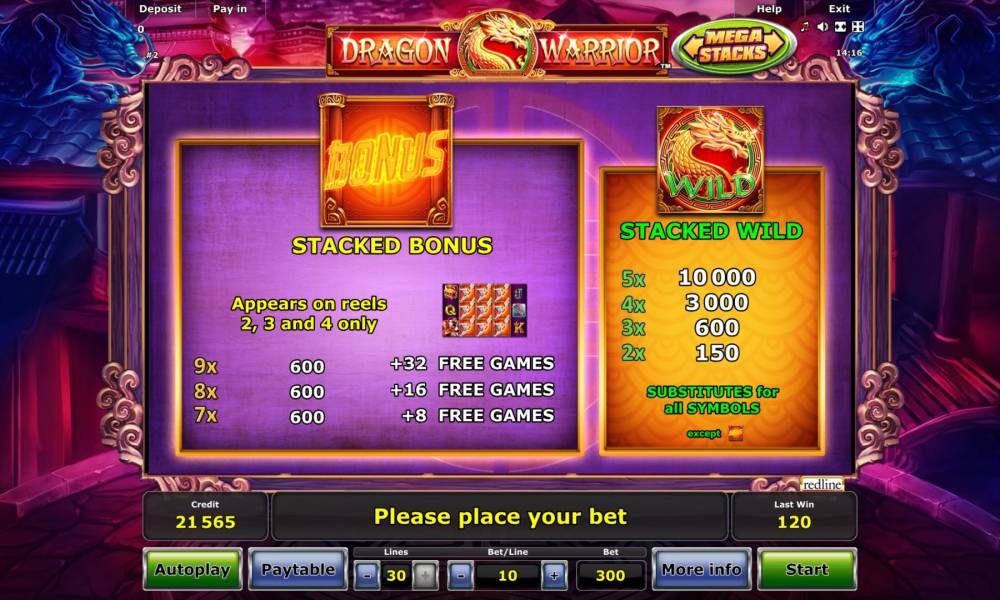Increase the number of Lines
Screen dimensions: 1000x600
(x=425, y=575)
